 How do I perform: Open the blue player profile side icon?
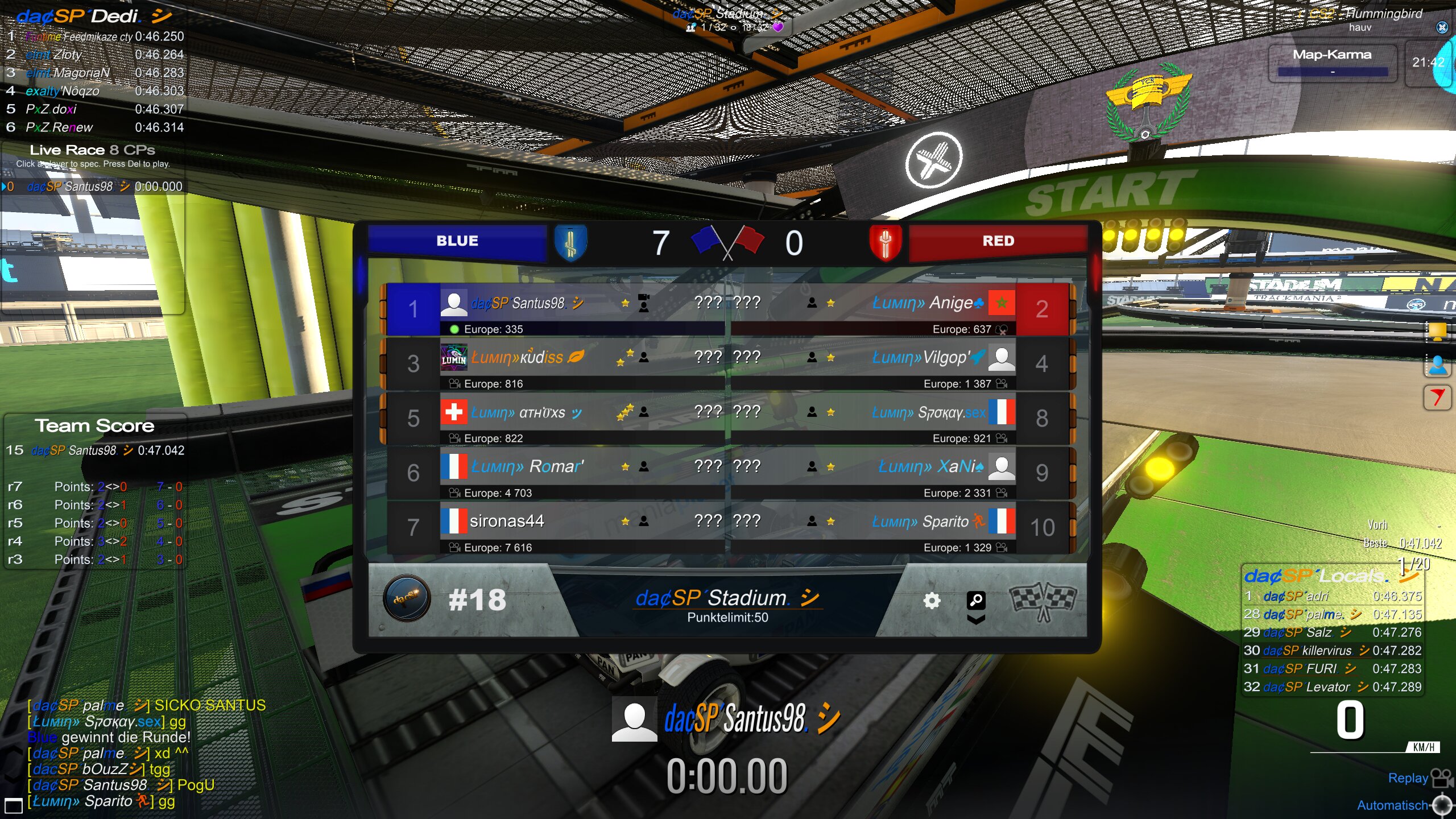point(1437,365)
